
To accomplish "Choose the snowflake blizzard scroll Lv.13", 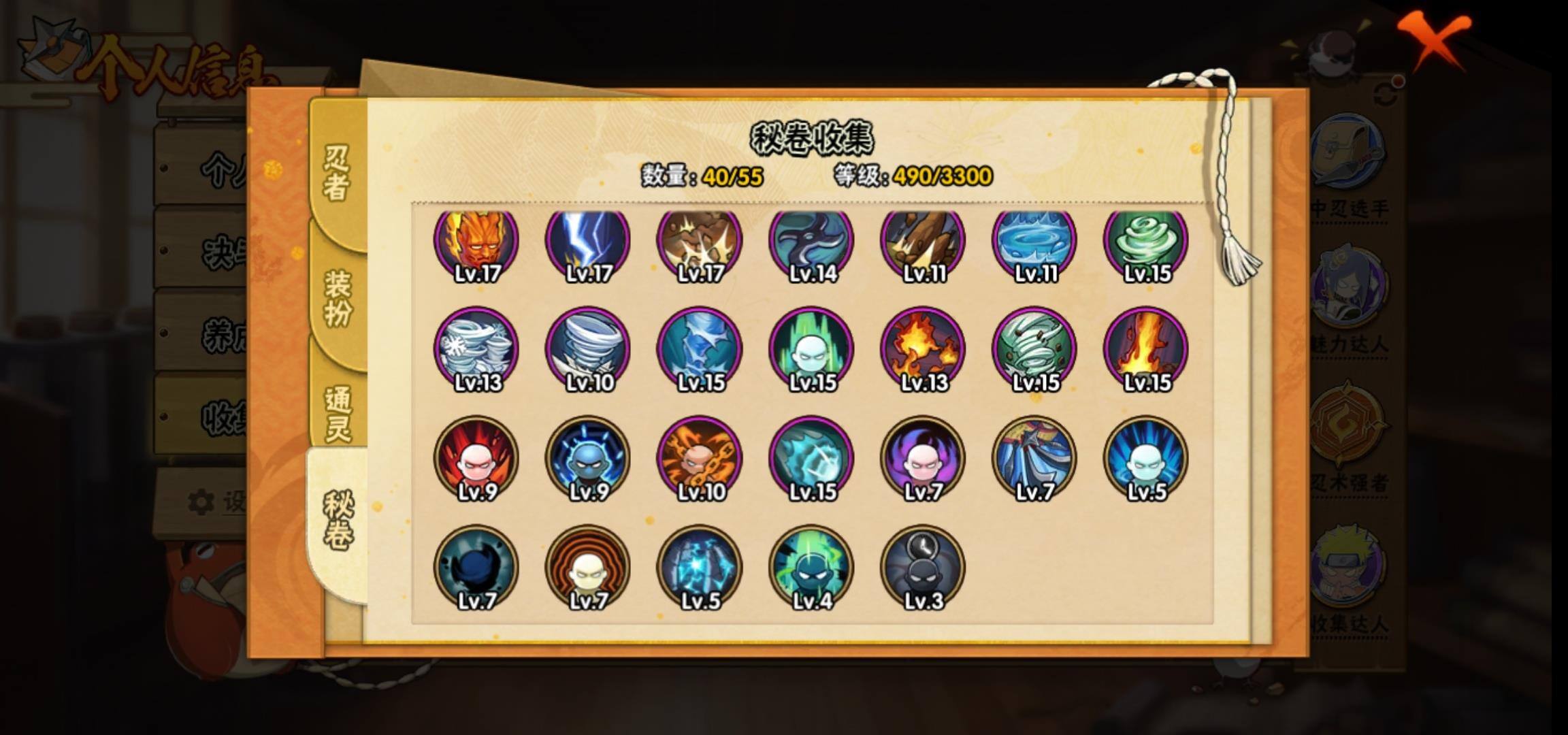I will [476, 350].
